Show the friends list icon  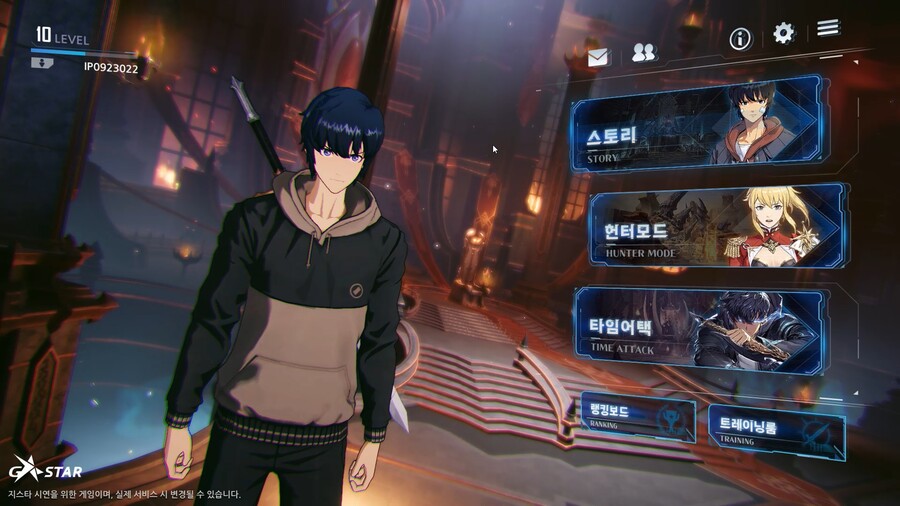[644, 54]
